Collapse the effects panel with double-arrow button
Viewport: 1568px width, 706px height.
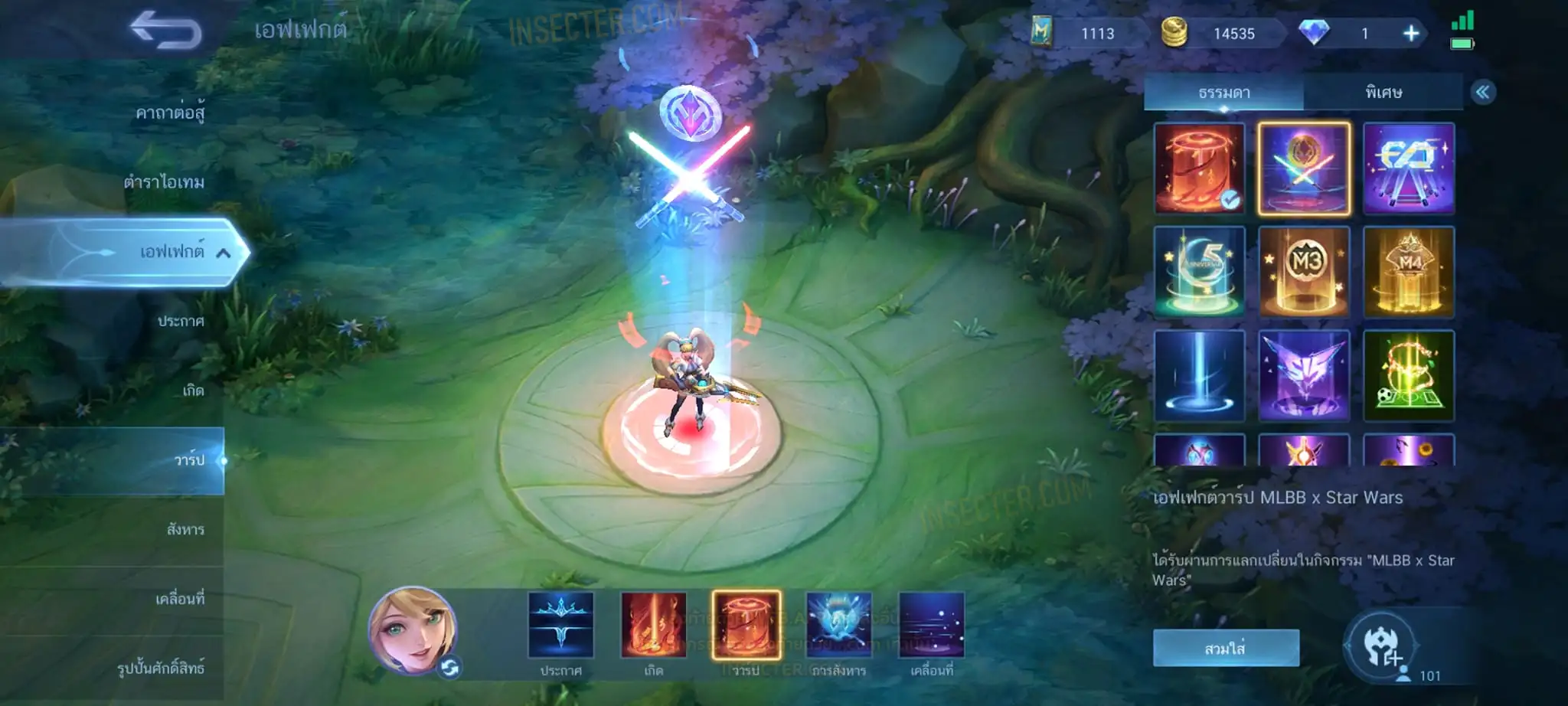pyautogui.click(x=1482, y=93)
